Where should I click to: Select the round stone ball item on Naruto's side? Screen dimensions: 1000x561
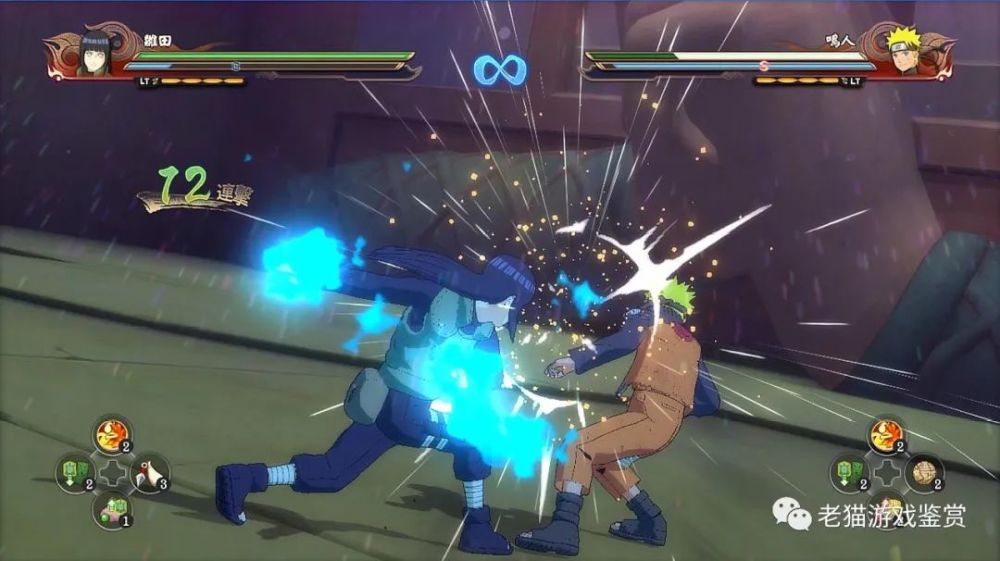pos(925,472)
